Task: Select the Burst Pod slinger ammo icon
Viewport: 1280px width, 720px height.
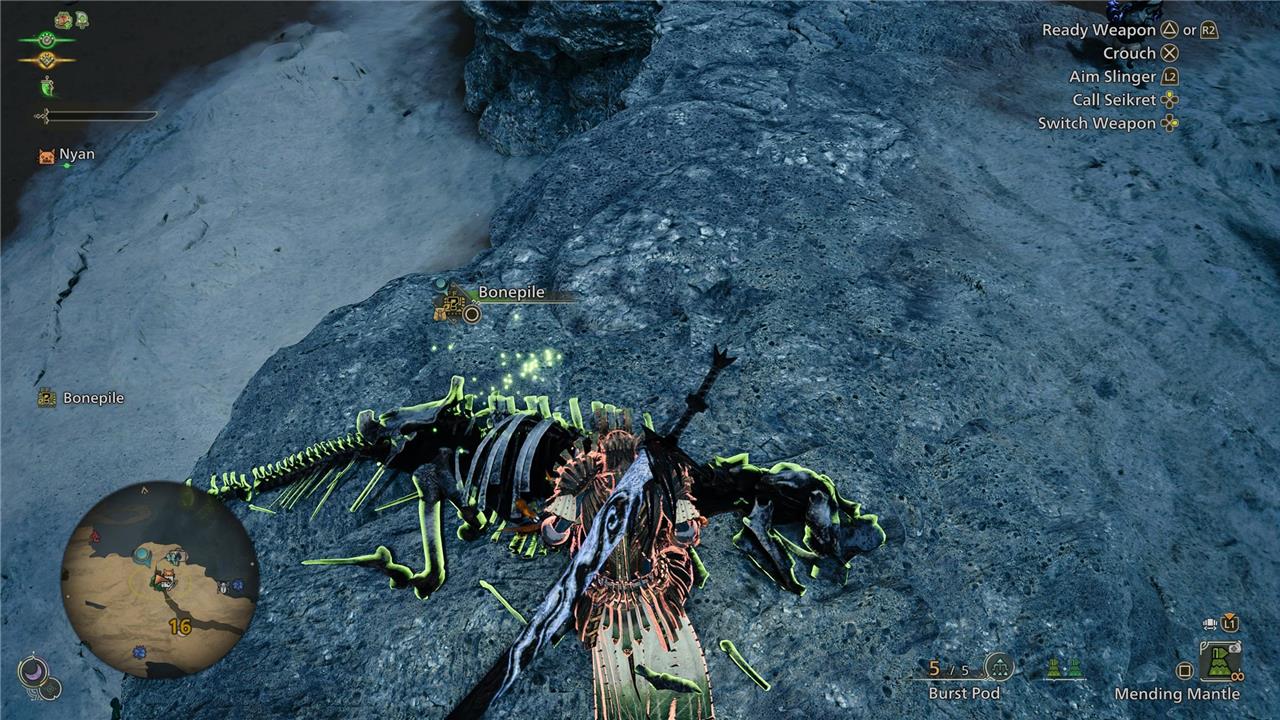Action: pyautogui.click(x=999, y=667)
